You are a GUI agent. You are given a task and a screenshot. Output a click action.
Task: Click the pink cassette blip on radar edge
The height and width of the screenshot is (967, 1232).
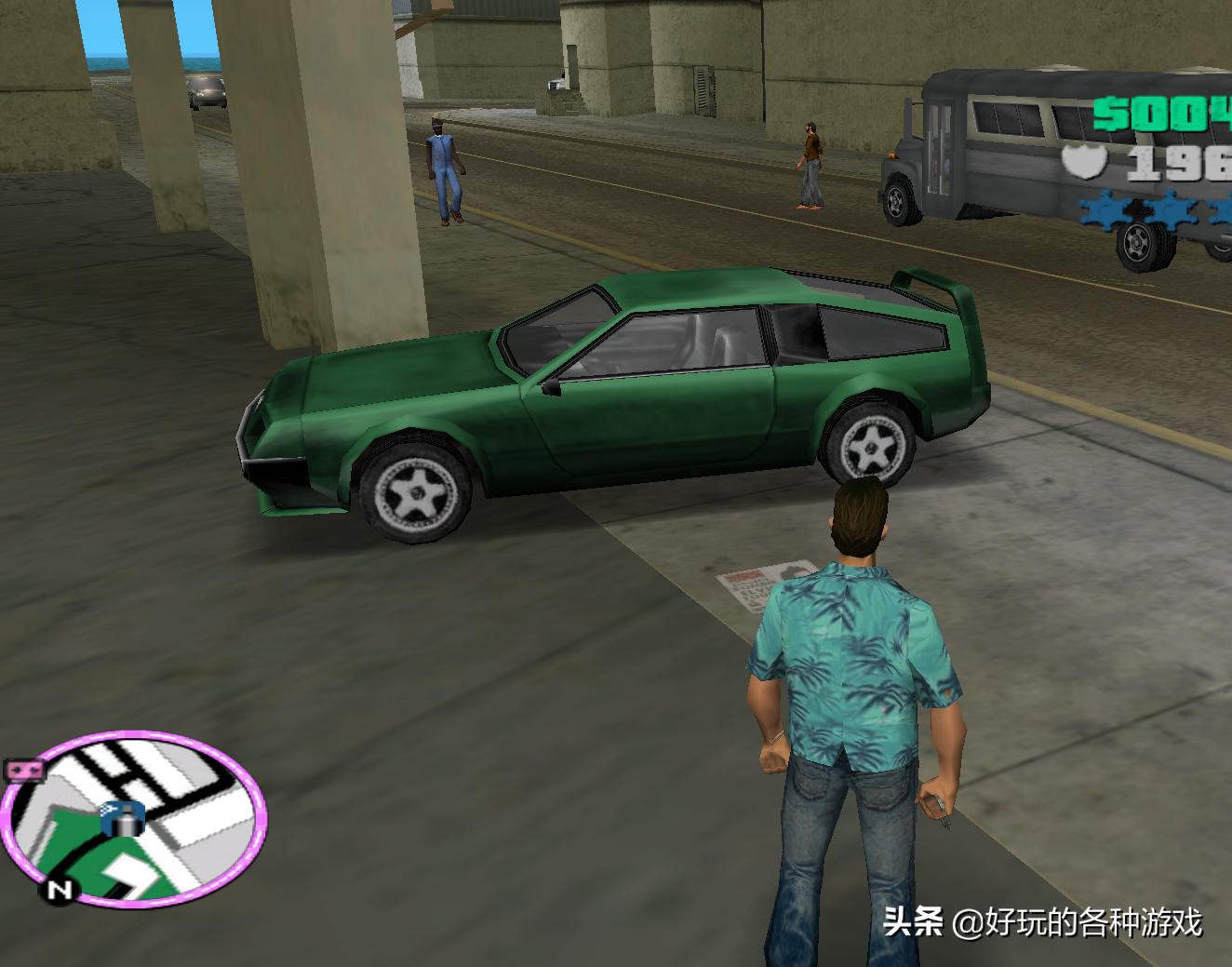(25, 771)
